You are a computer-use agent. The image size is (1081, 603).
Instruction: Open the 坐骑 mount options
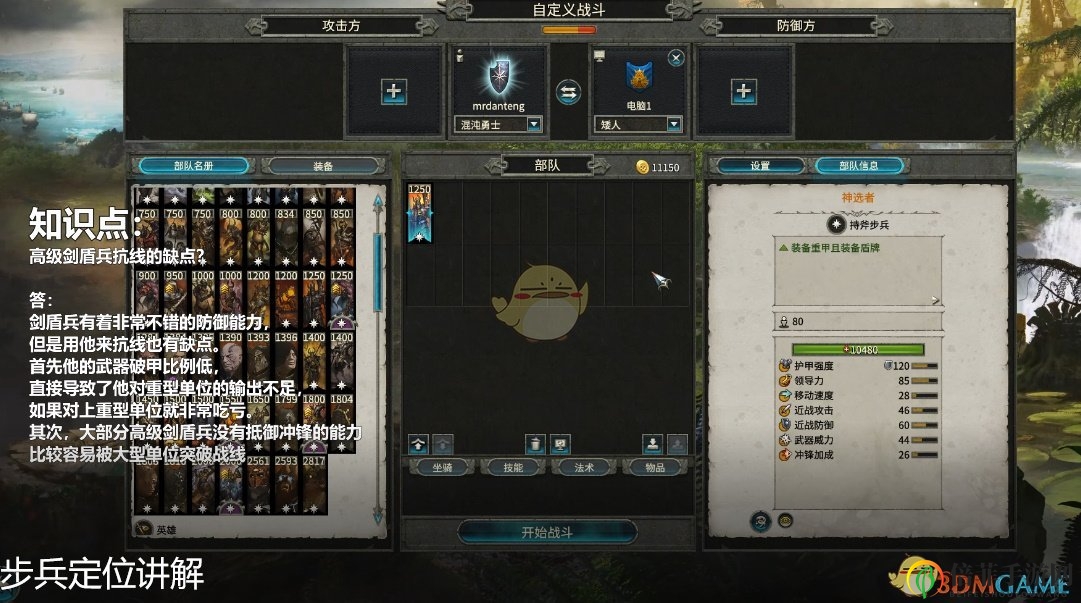tap(441, 467)
